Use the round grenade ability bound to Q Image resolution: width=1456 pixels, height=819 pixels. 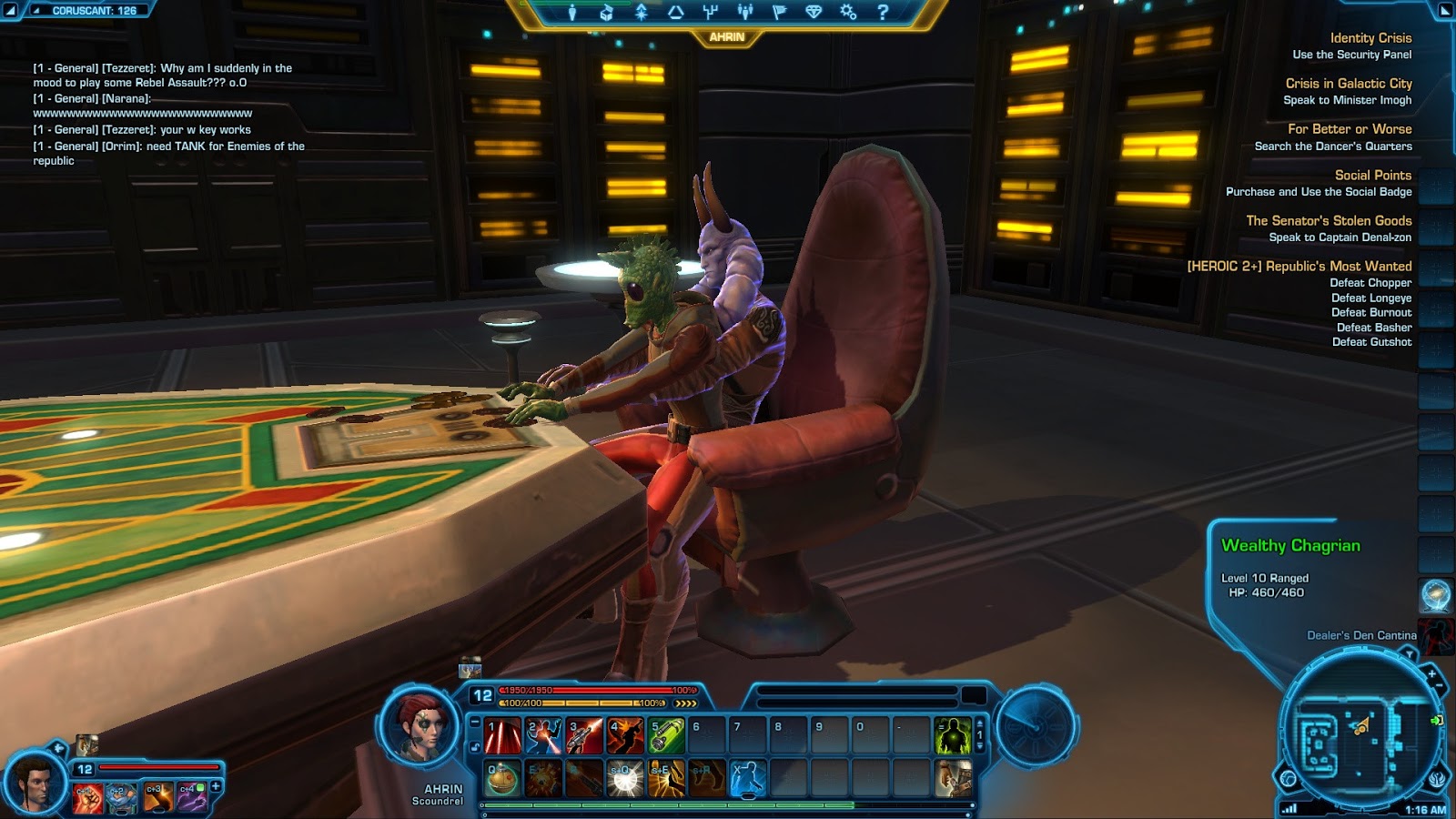click(502, 779)
